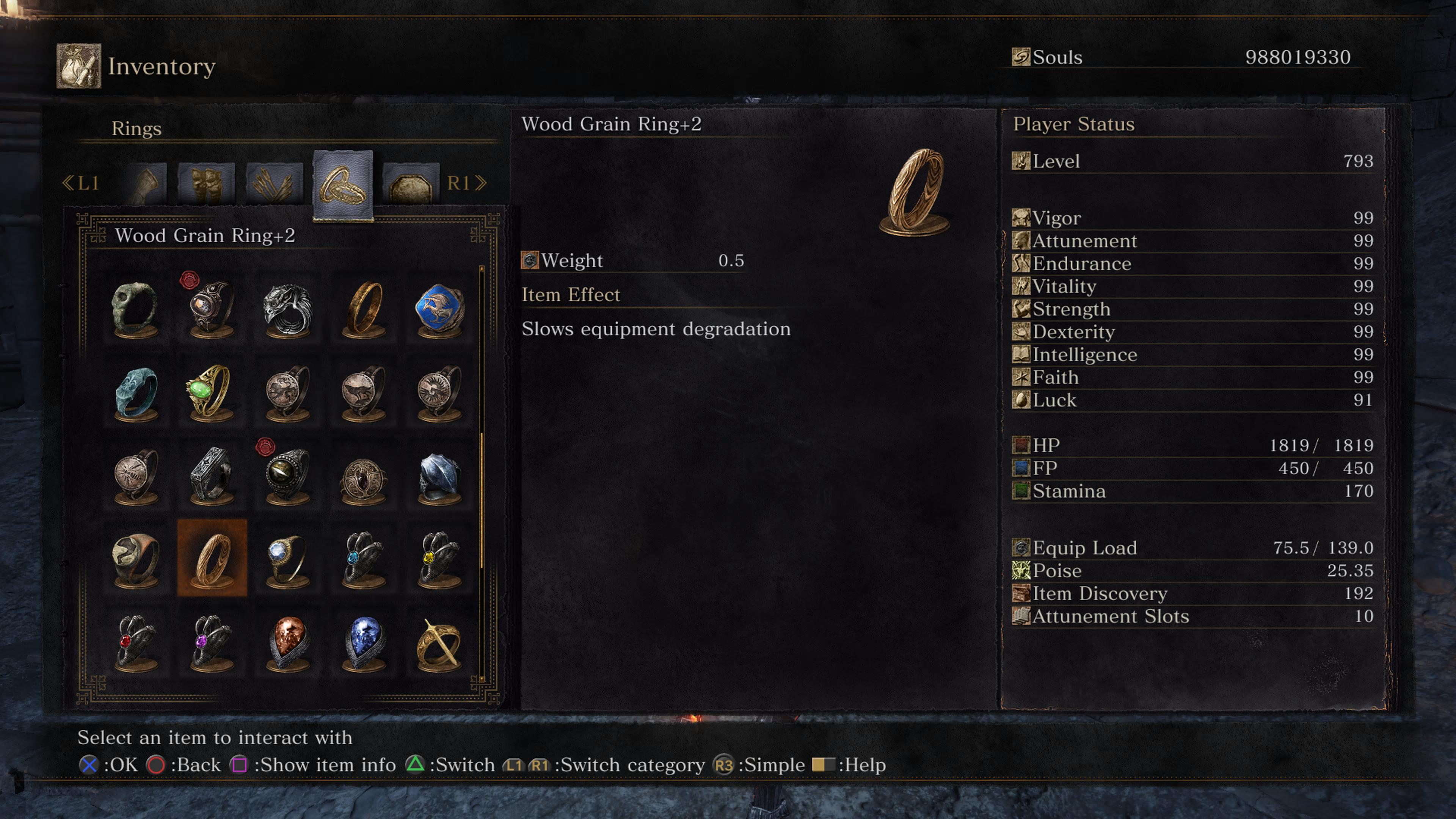Pick the clawed ring with yellow gem

[x=439, y=559]
